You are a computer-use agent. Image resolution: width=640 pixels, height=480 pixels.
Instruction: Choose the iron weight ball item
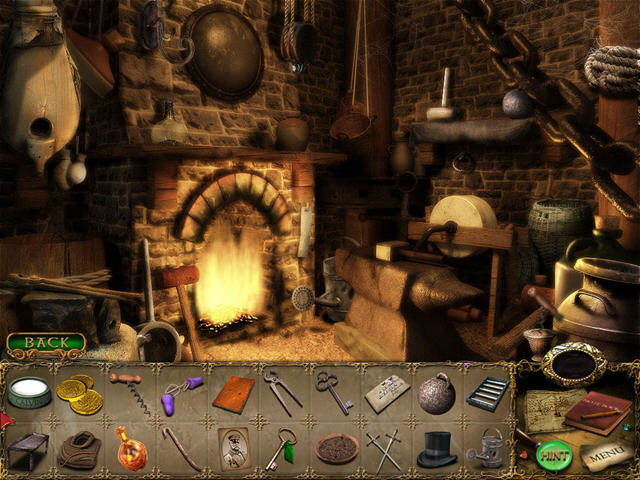pos(436,392)
